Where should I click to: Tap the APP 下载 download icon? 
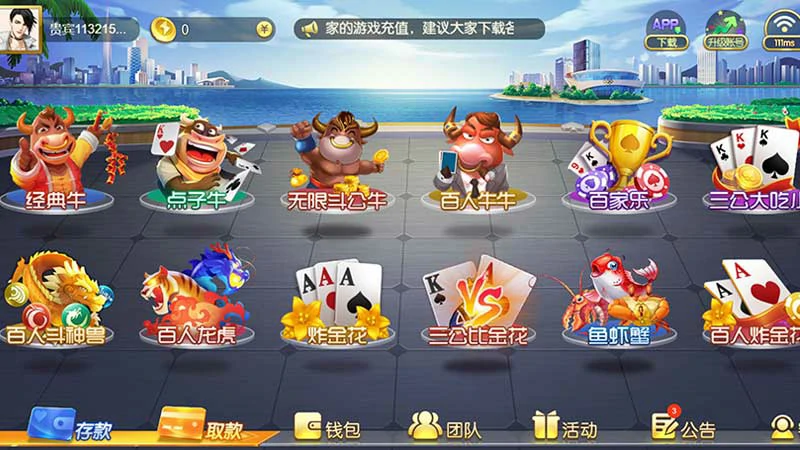point(666,30)
